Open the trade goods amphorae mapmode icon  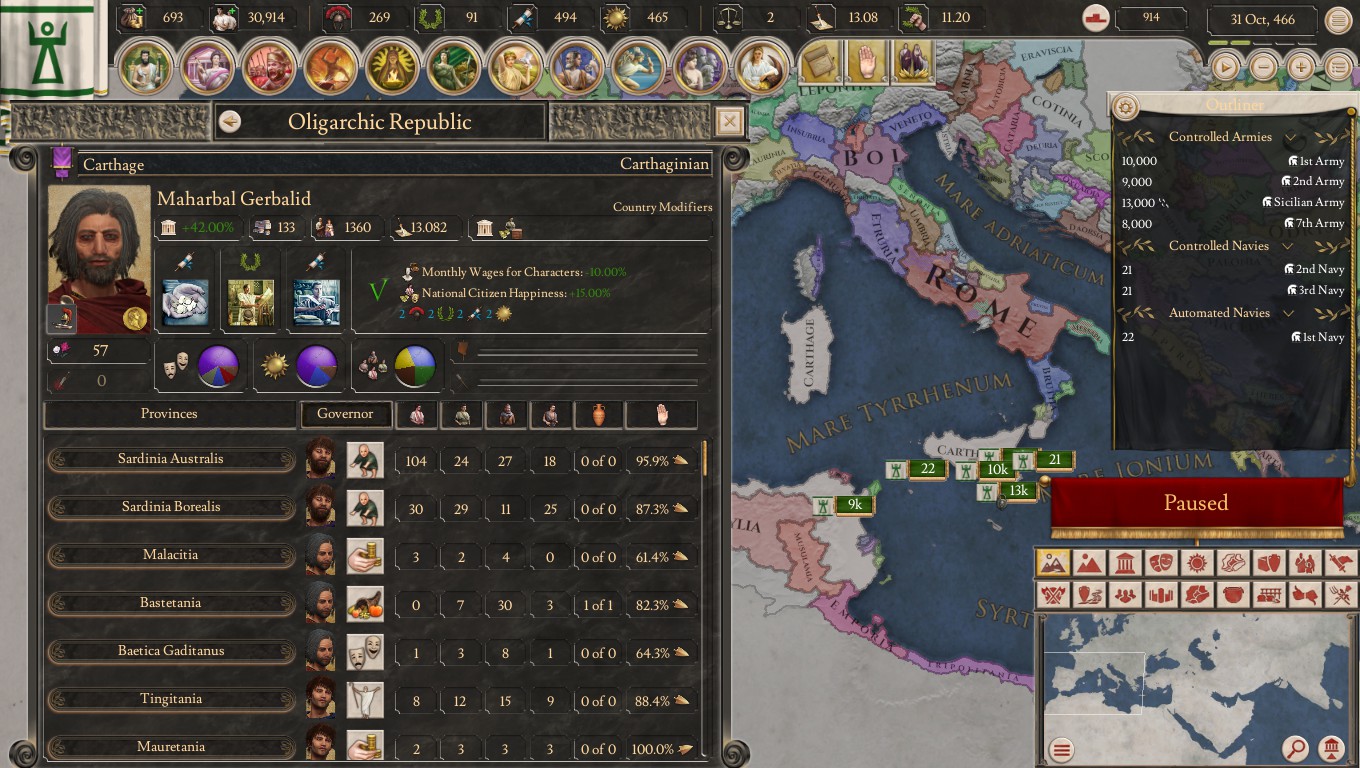tap(1270, 563)
